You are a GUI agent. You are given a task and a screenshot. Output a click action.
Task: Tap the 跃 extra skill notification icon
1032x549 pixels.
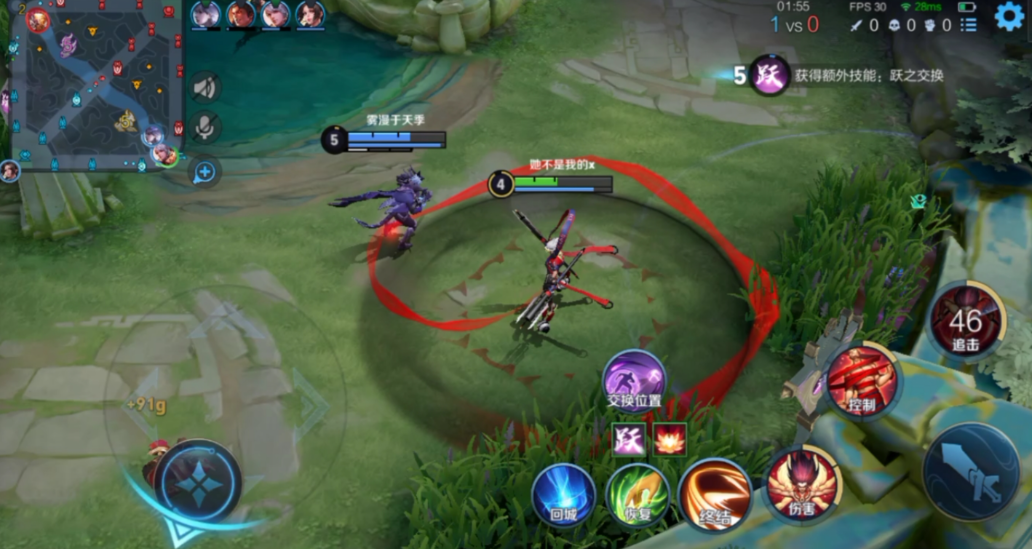coord(769,76)
